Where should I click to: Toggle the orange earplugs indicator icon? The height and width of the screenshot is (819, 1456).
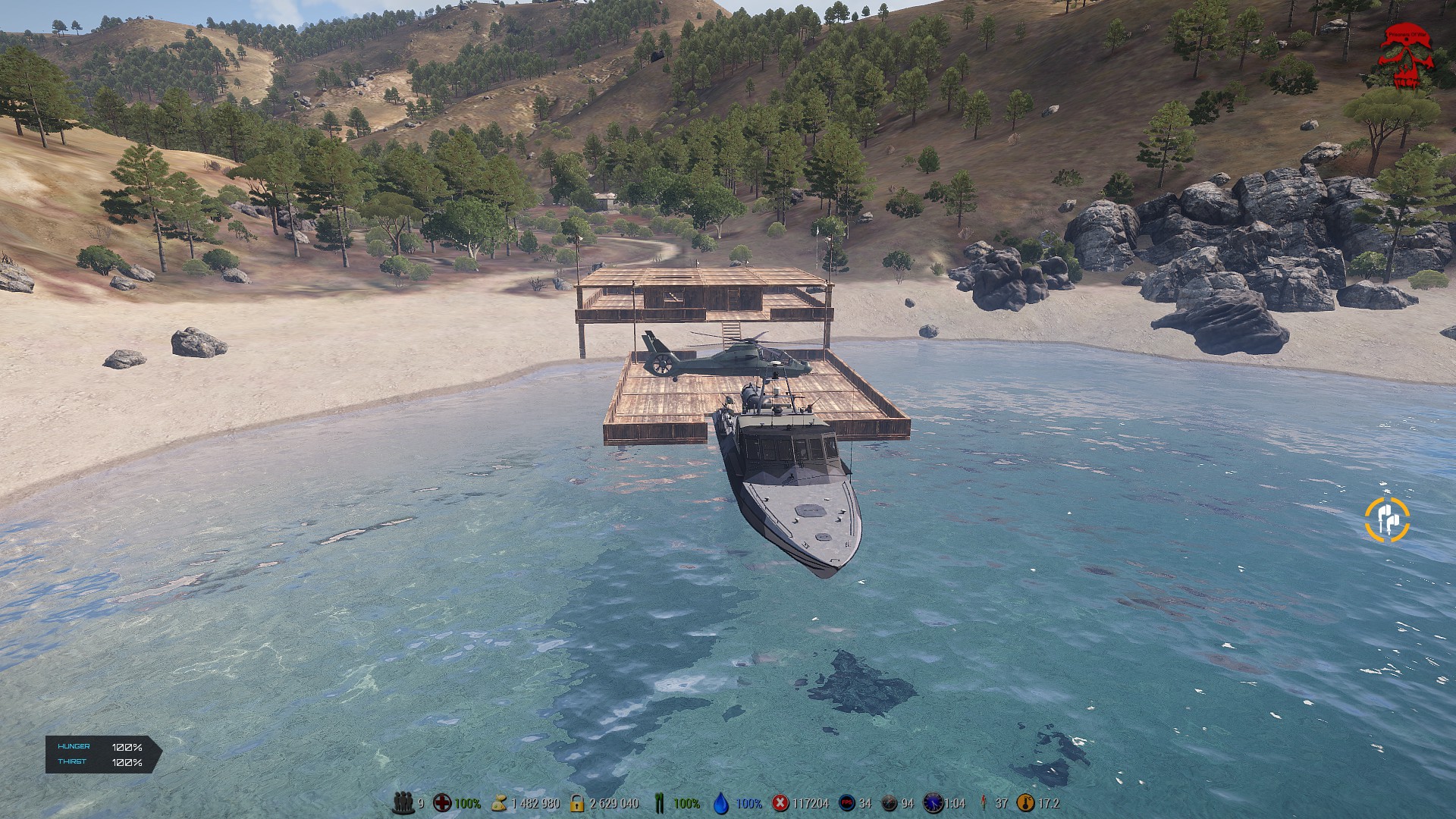(1387, 520)
